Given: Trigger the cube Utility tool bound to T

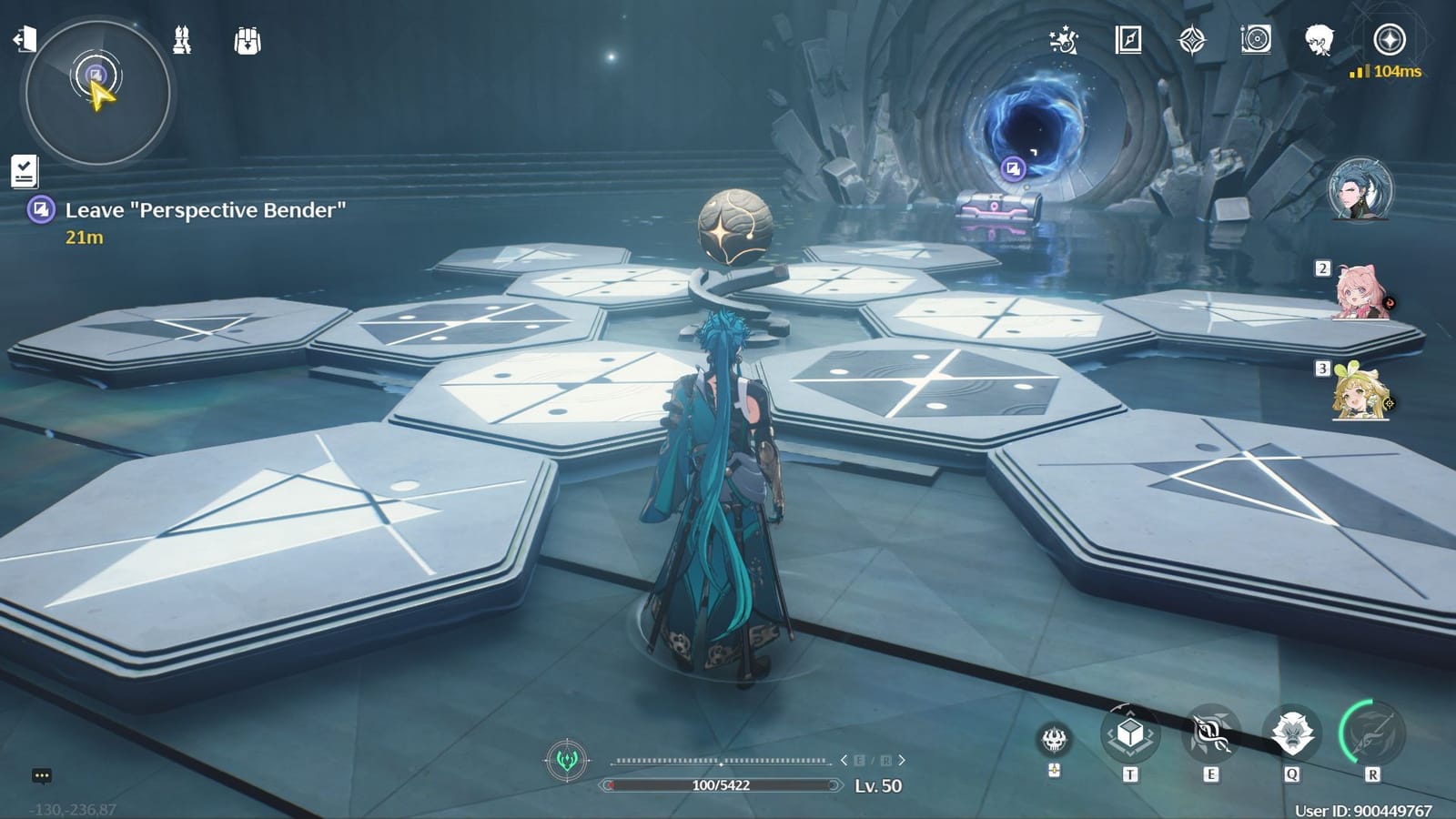Looking at the screenshot, I should [1128, 737].
